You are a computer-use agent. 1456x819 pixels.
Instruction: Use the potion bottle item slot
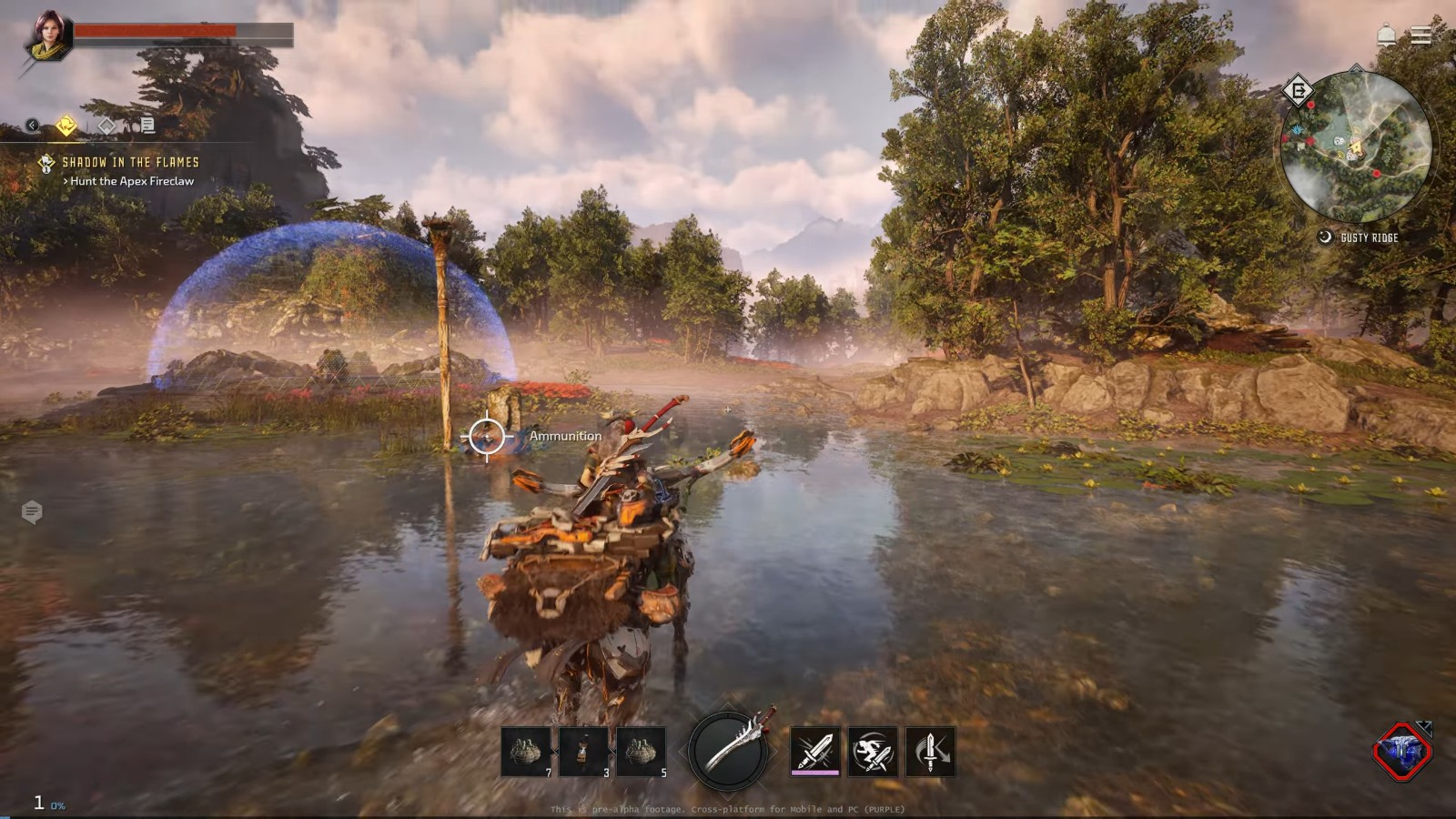(583, 752)
